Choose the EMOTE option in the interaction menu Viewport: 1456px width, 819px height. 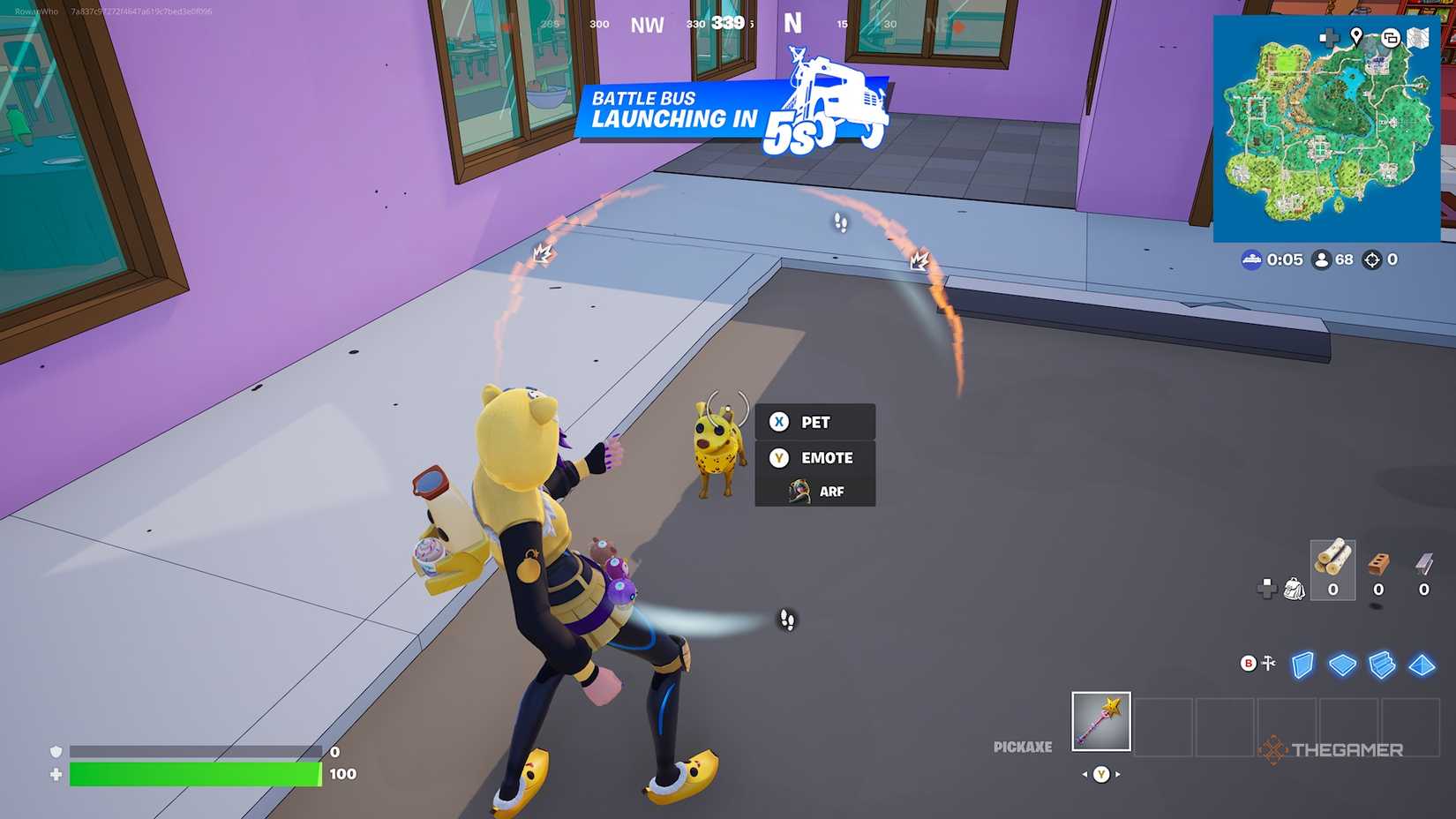click(x=826, y=458)
